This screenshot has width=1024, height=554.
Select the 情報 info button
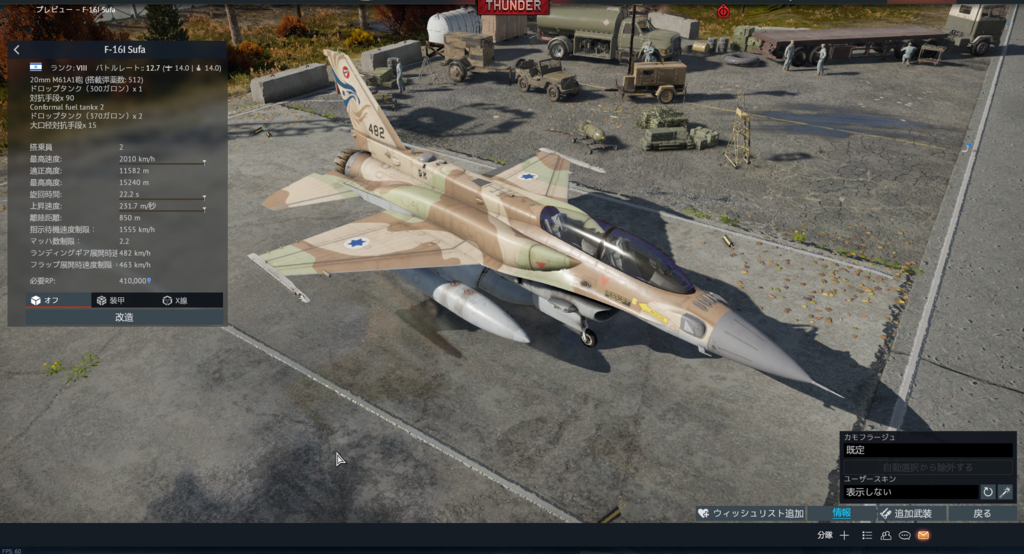click(841, 513)
